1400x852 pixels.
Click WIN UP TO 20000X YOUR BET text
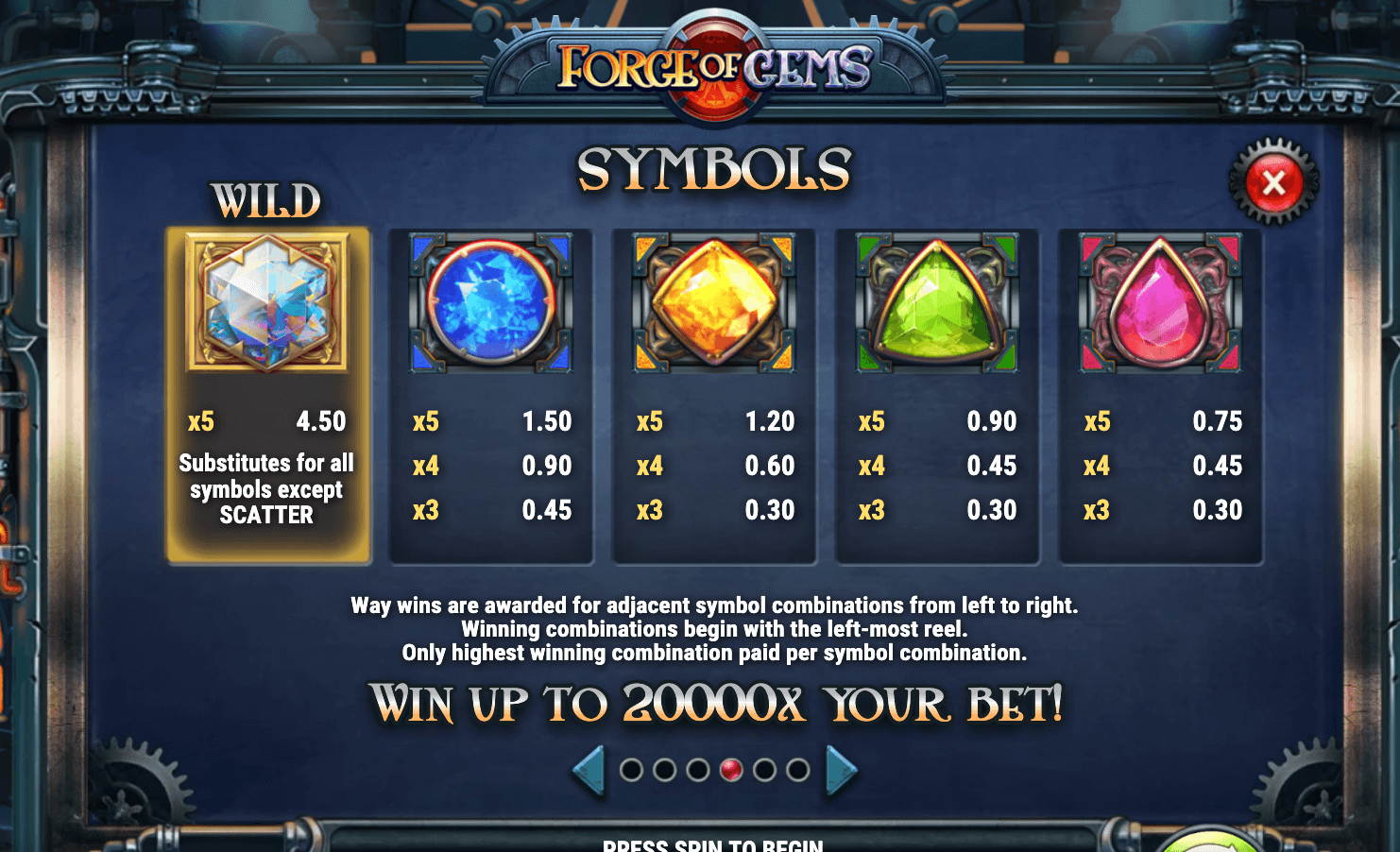point(716,705)
